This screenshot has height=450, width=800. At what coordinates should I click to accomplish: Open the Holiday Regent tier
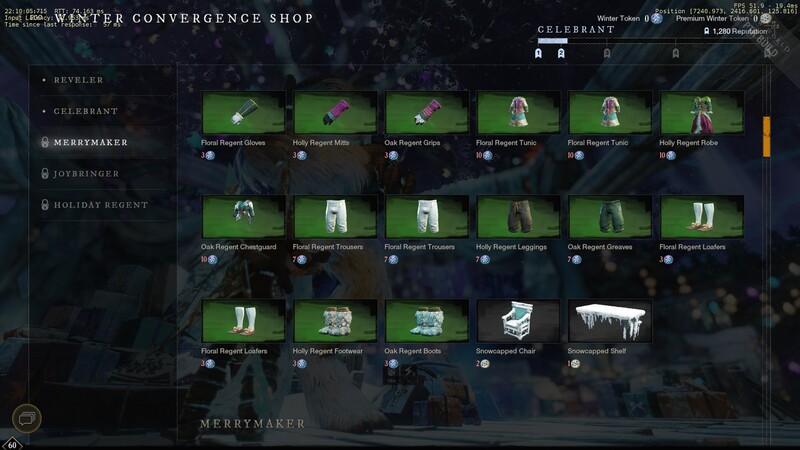coord(99,205)
